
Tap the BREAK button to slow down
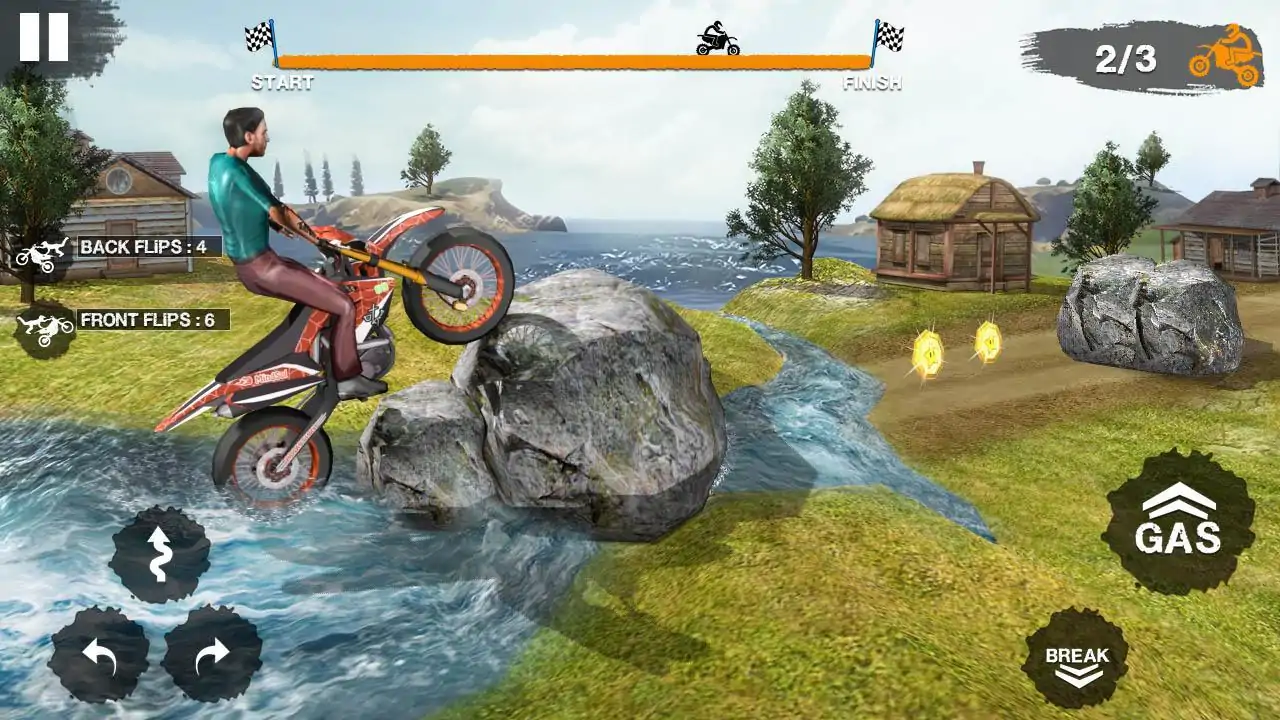1076,659
